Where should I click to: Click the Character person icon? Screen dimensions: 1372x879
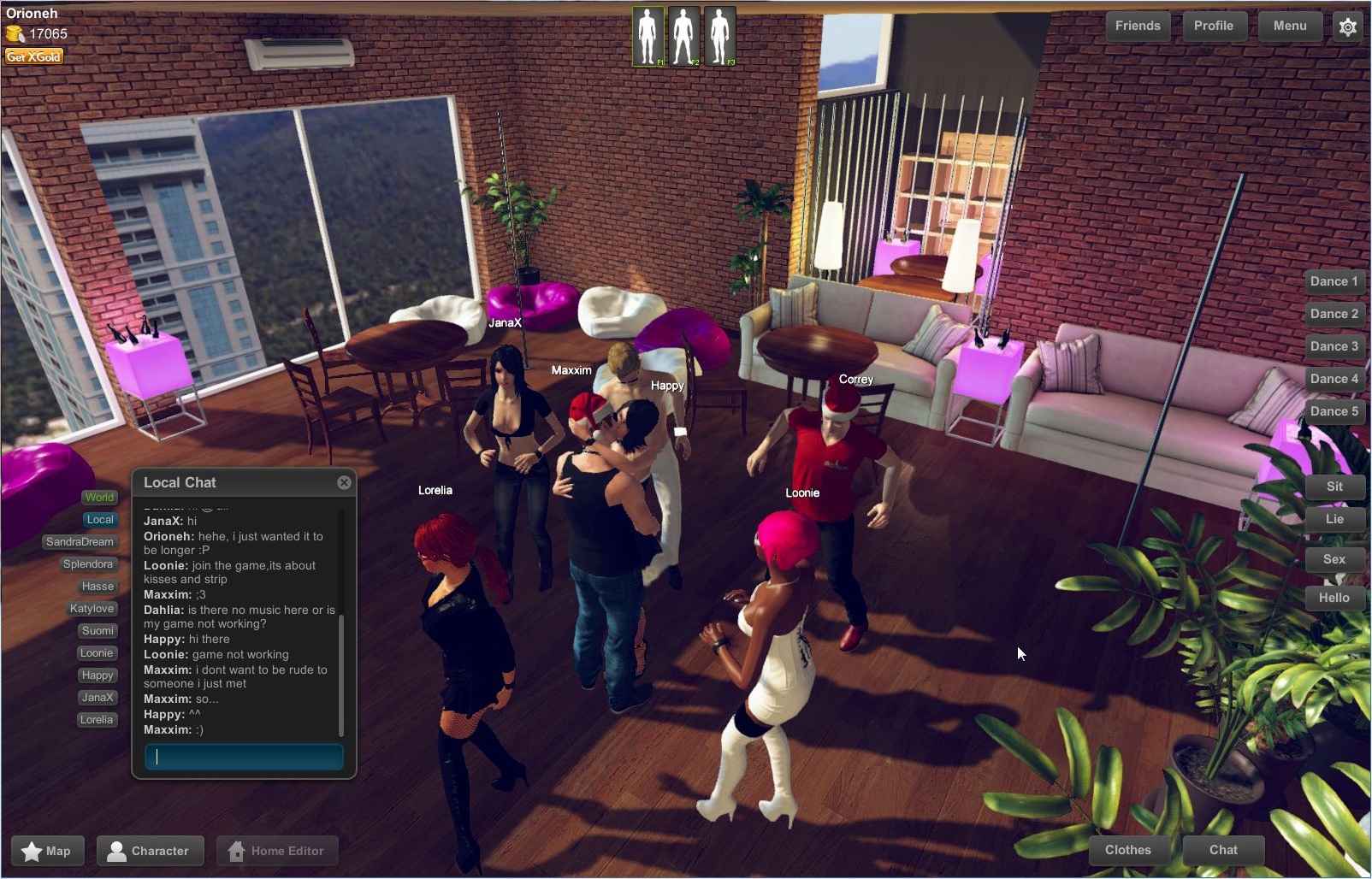[x=118, y=851]
